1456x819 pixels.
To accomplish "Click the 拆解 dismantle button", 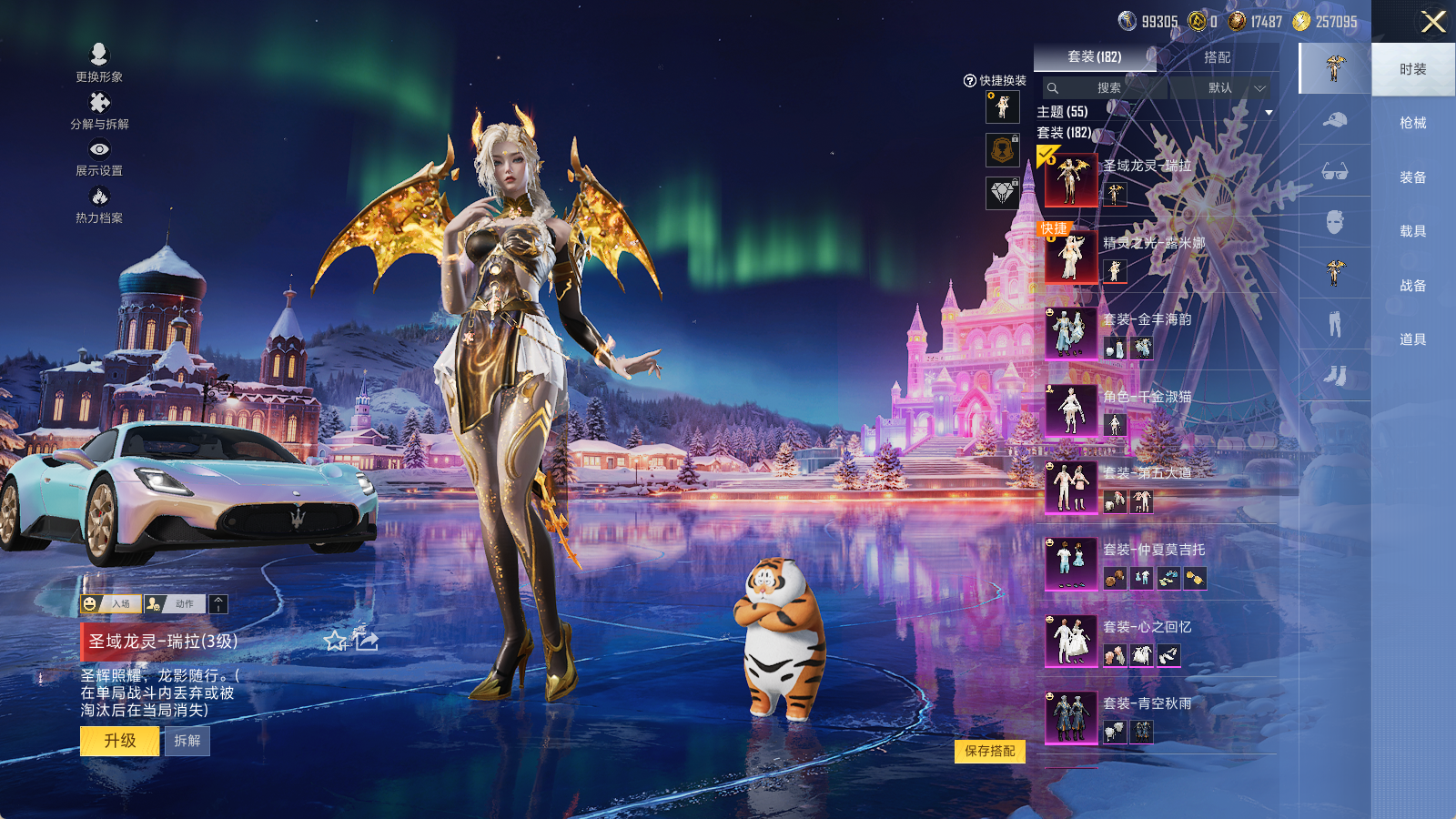I will [x=187, y=741].
